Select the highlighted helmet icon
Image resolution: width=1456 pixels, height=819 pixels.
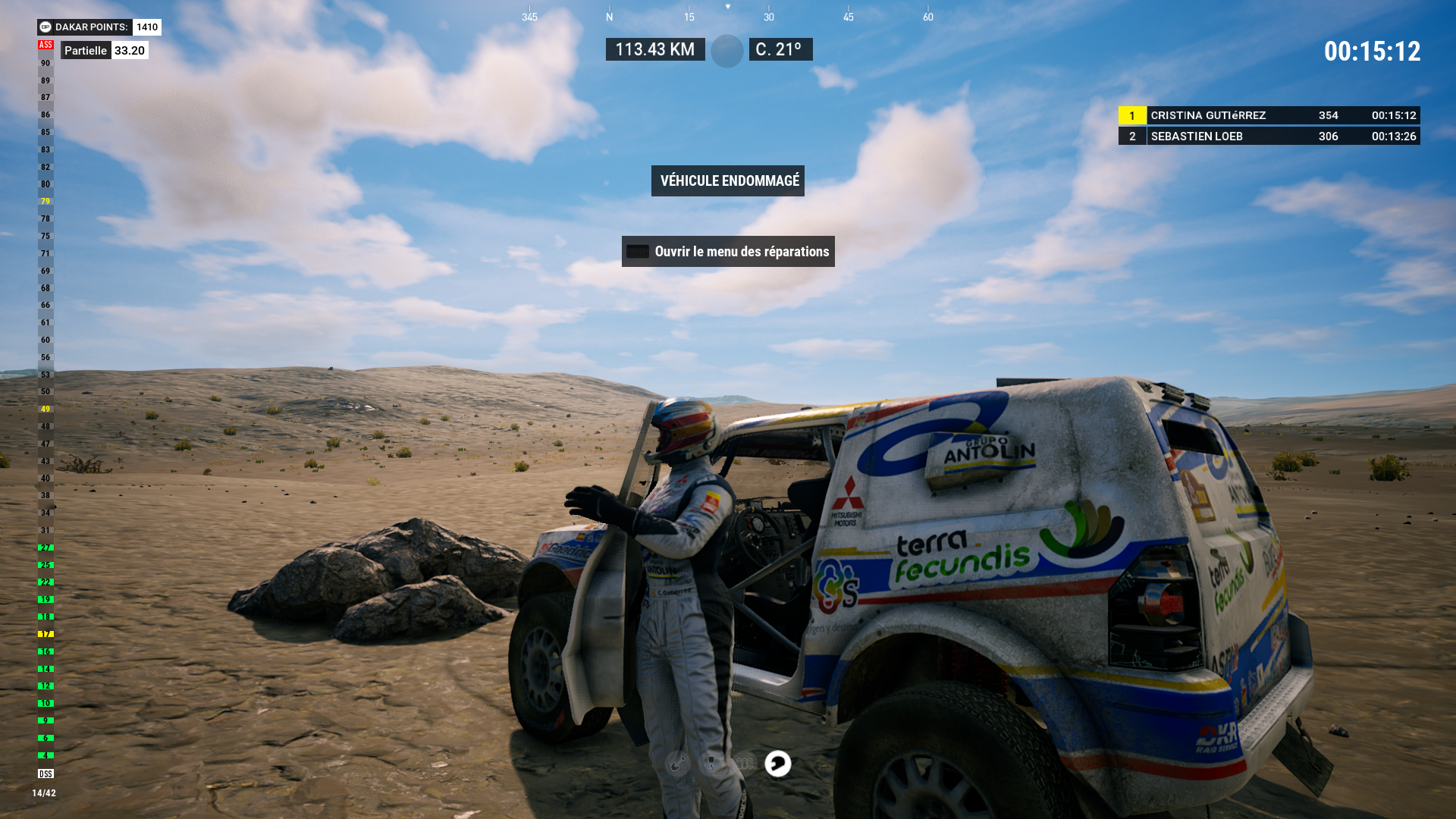pos(778,764)
